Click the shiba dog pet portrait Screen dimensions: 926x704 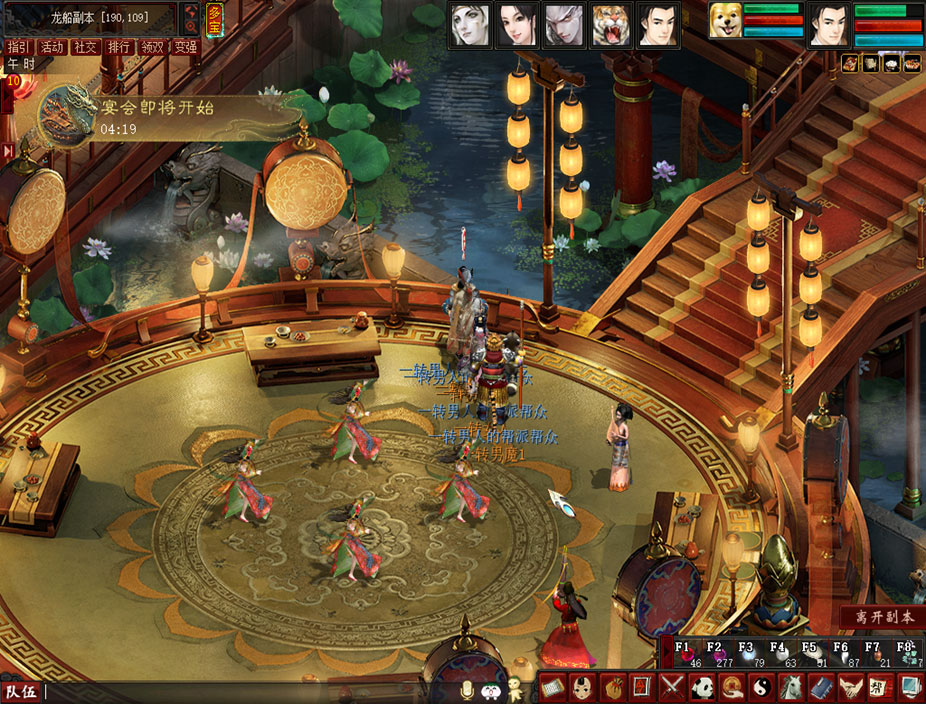725,21
